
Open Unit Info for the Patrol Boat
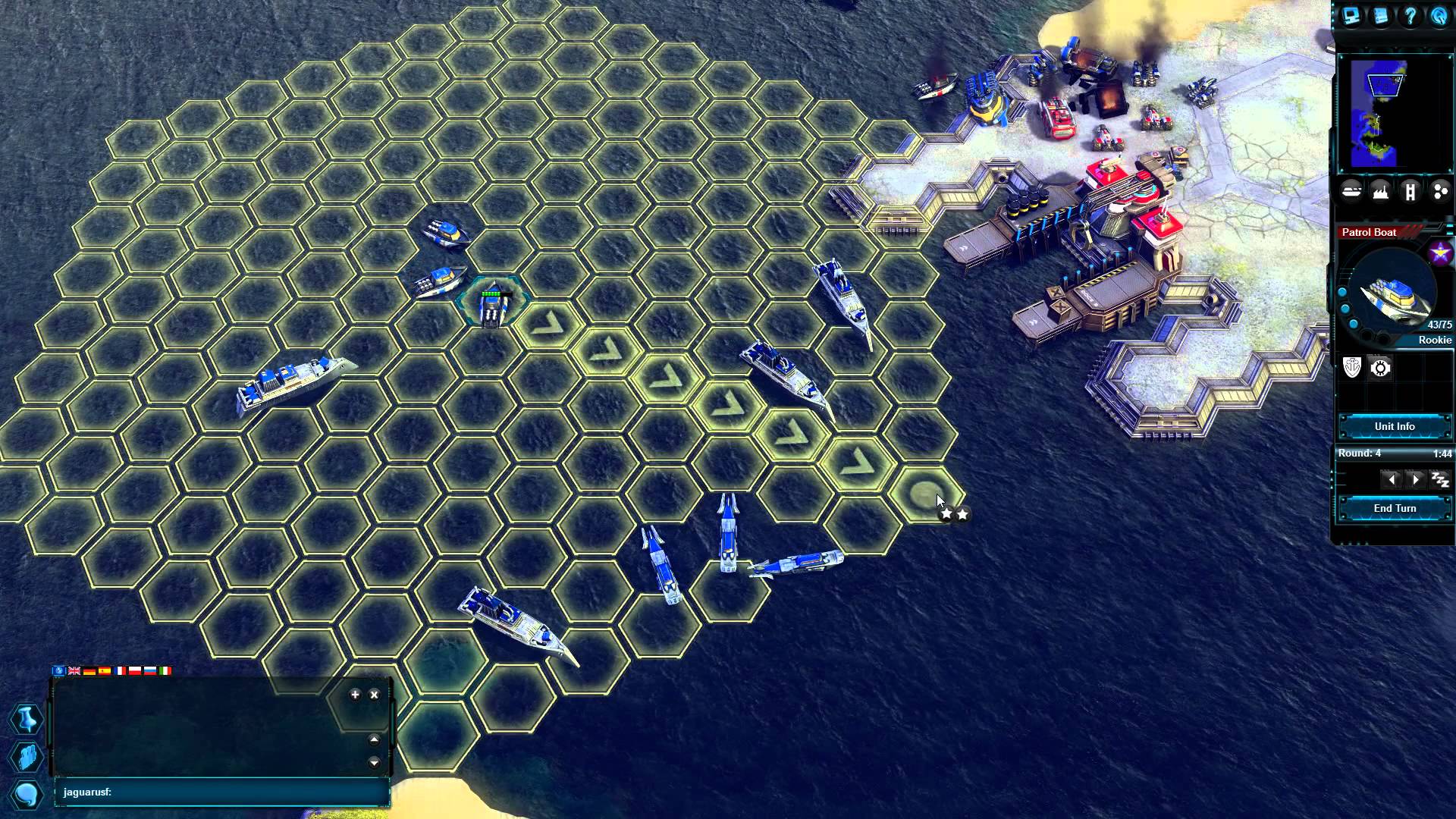coord(1394,426)
